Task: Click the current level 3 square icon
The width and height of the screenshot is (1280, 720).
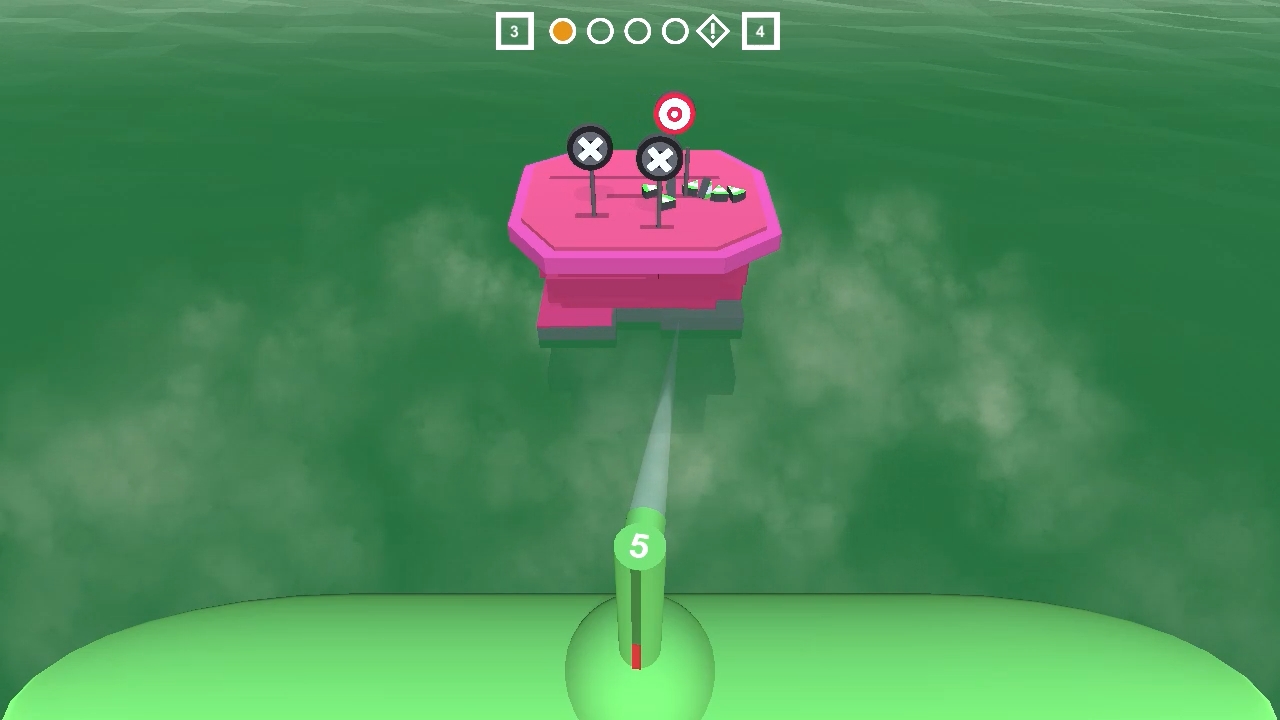Action: pos(513,31)
